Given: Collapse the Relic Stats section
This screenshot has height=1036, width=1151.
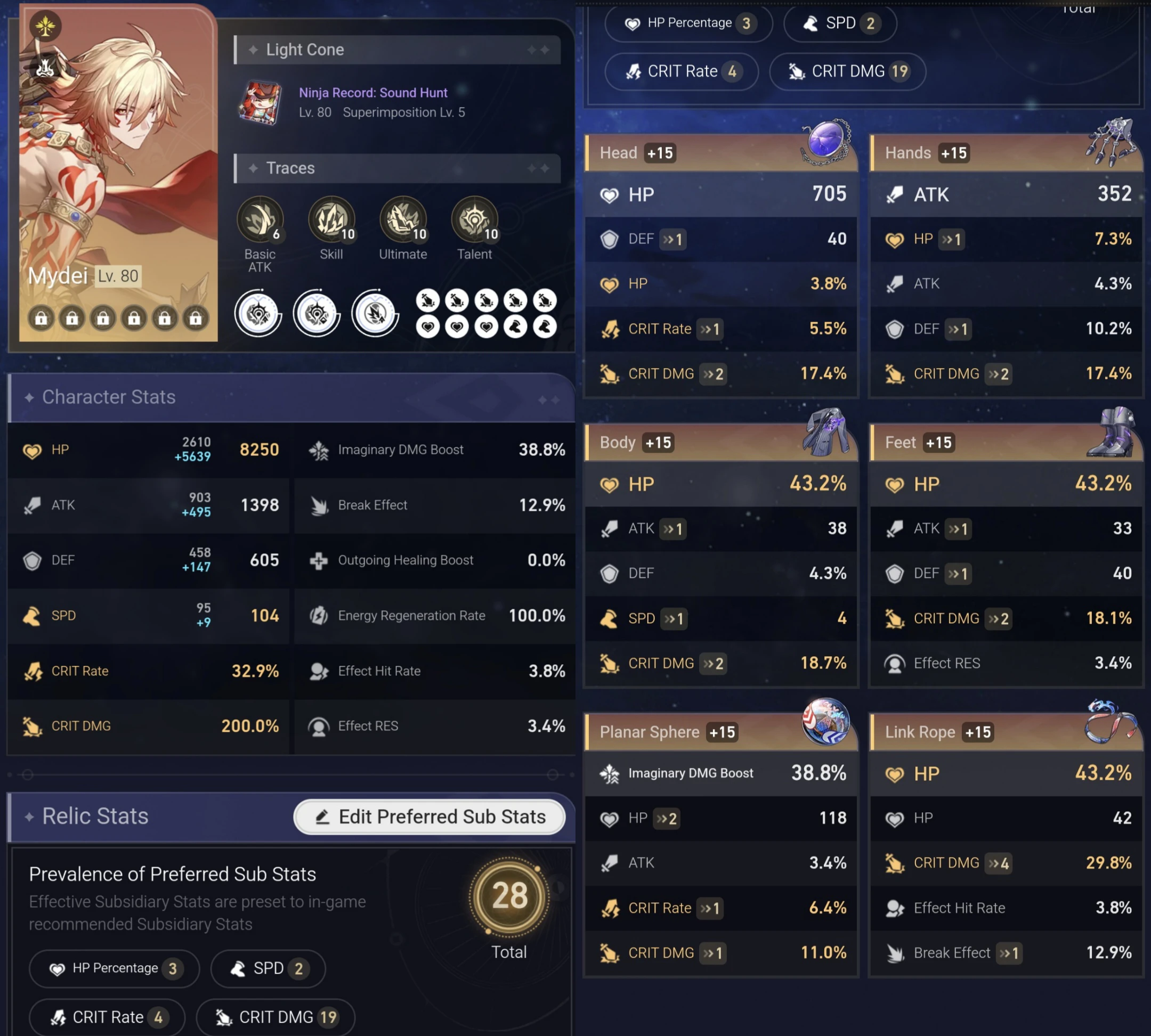Looking at the screenshot, I should pyautogui.click(x=94, y=816).
